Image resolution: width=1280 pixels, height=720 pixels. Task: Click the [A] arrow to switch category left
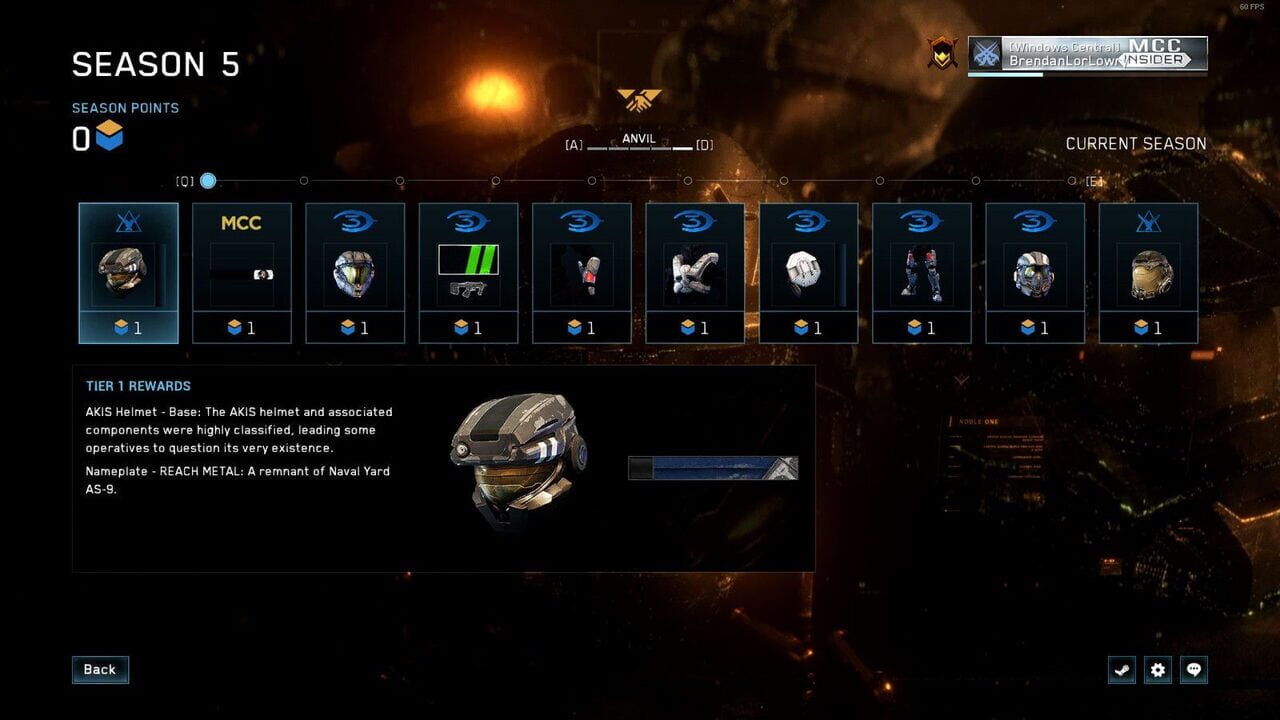pyautogui.click(x=573, y=144)
